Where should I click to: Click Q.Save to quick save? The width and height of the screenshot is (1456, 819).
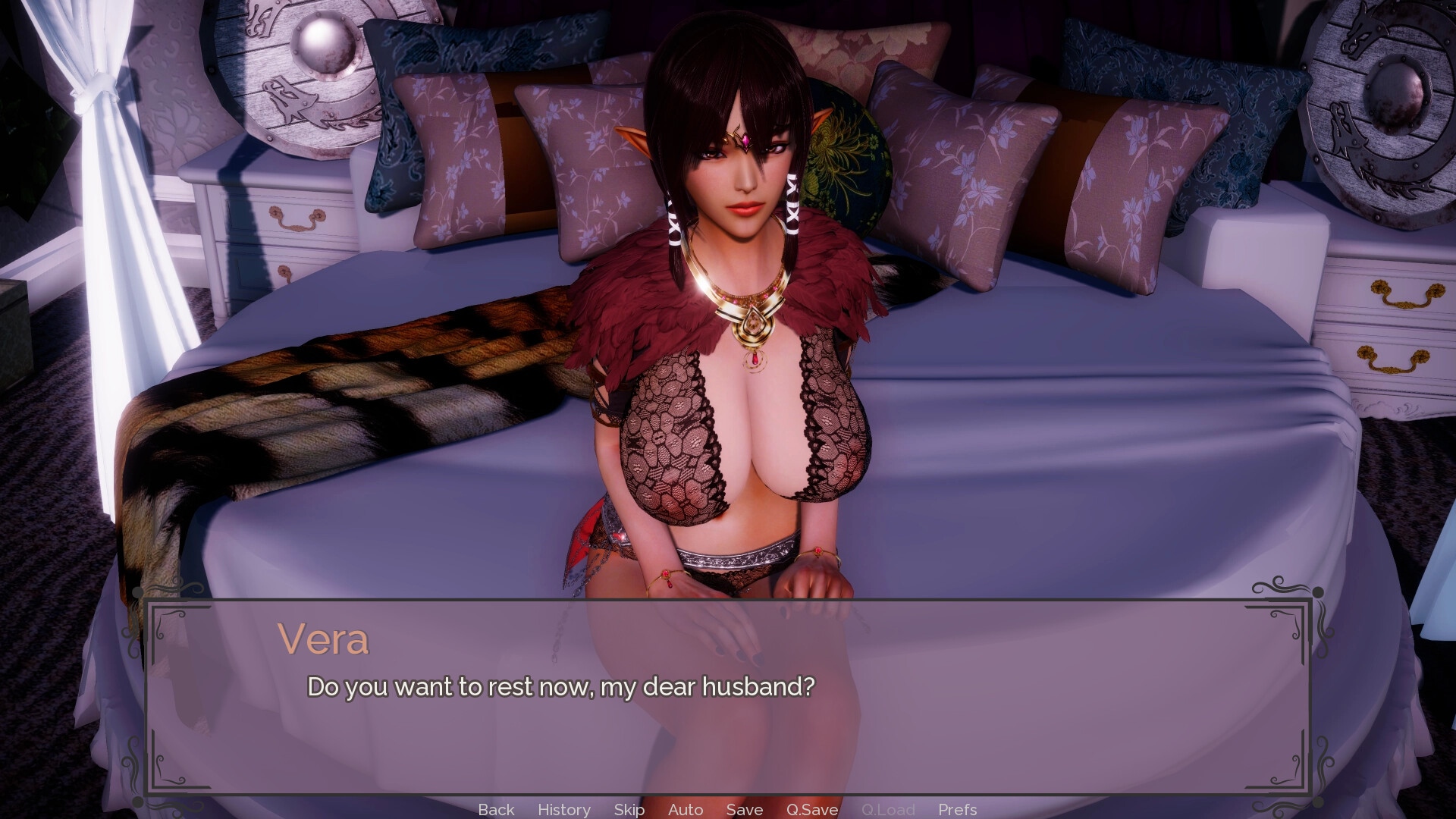point(811,809)
